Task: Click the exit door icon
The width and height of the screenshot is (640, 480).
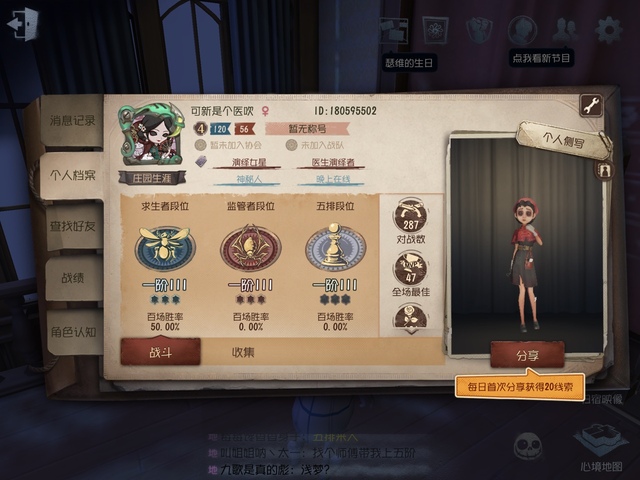Action: (23, 24)
